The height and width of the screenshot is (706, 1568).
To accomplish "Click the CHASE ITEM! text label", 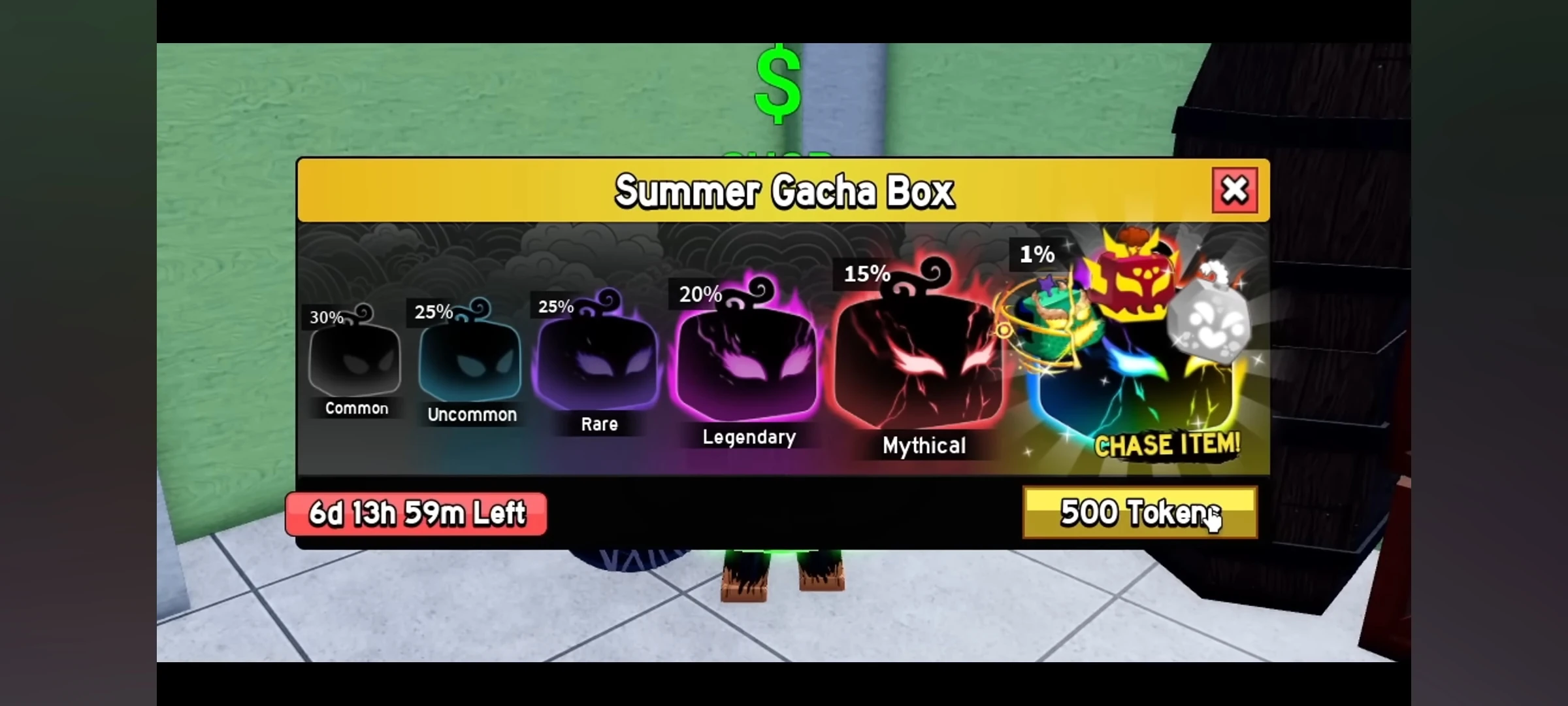I will click(1168, 446).
